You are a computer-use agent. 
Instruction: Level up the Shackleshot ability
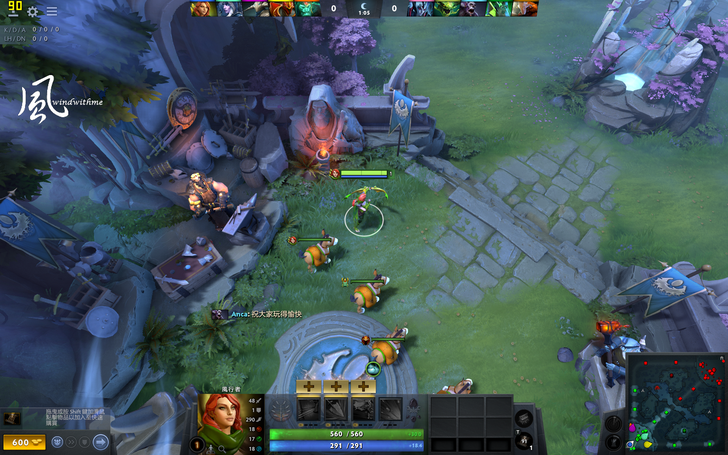[309, 386]
